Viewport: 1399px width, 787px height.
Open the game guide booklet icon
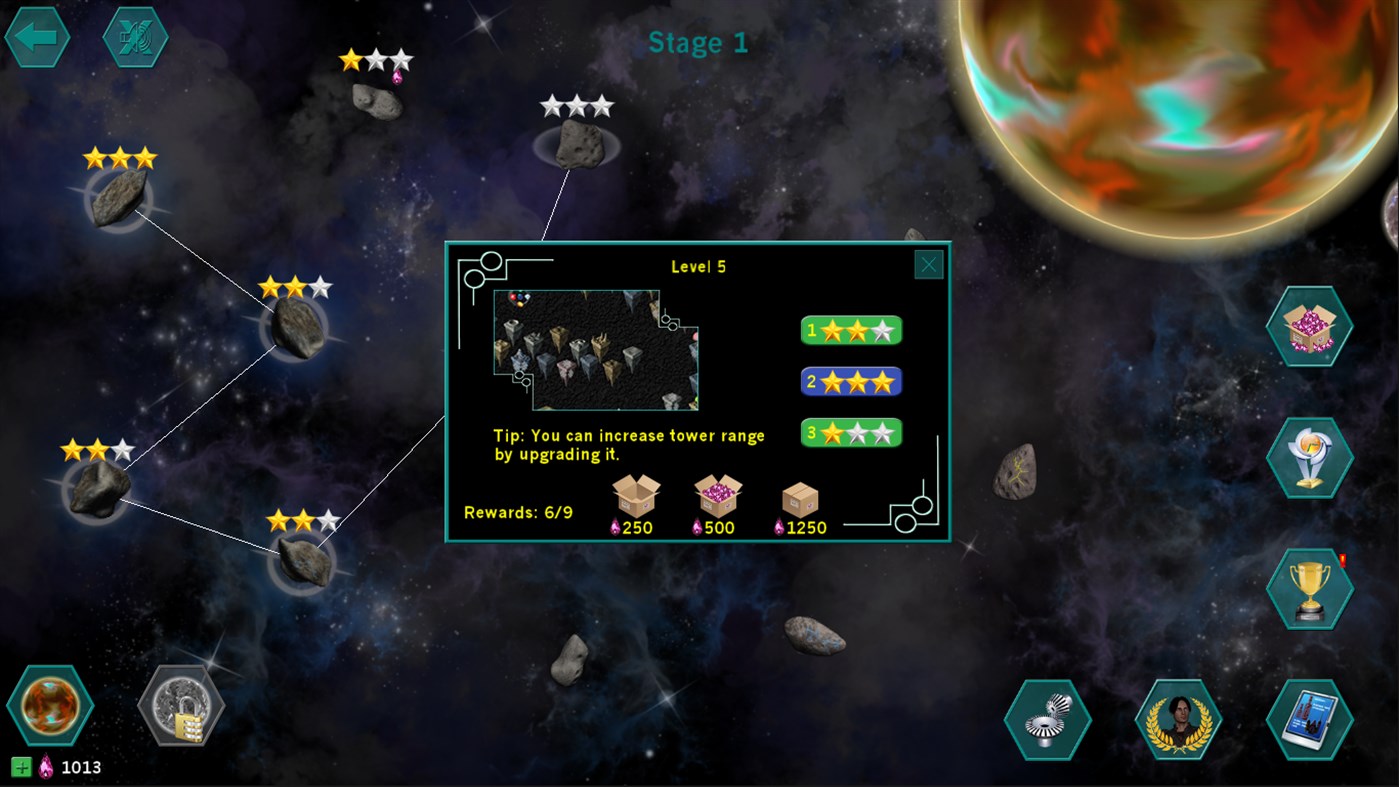coord(1308,719)
